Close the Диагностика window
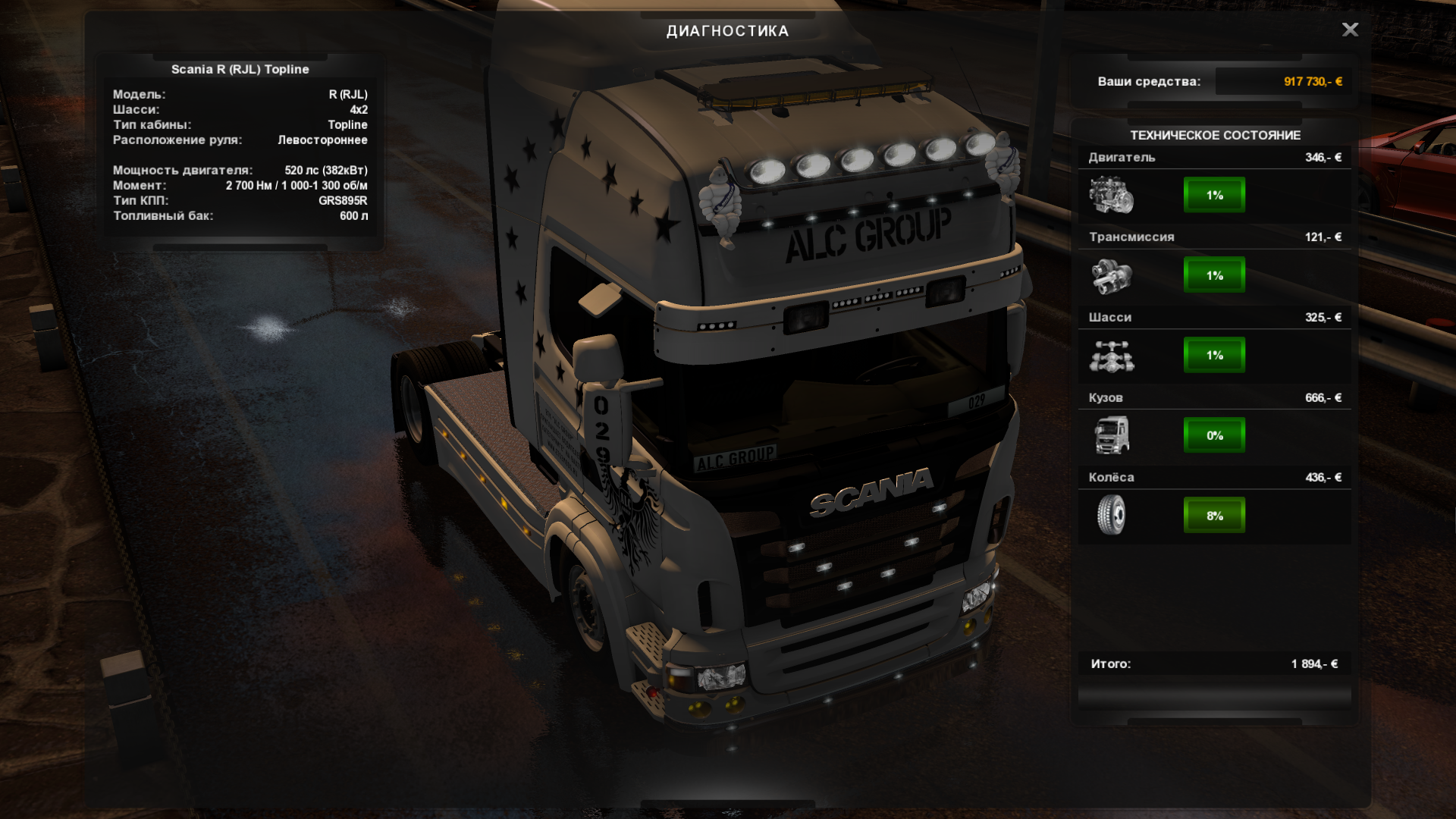Viewport: 1456px width, 819px height. pos(1350,30)
